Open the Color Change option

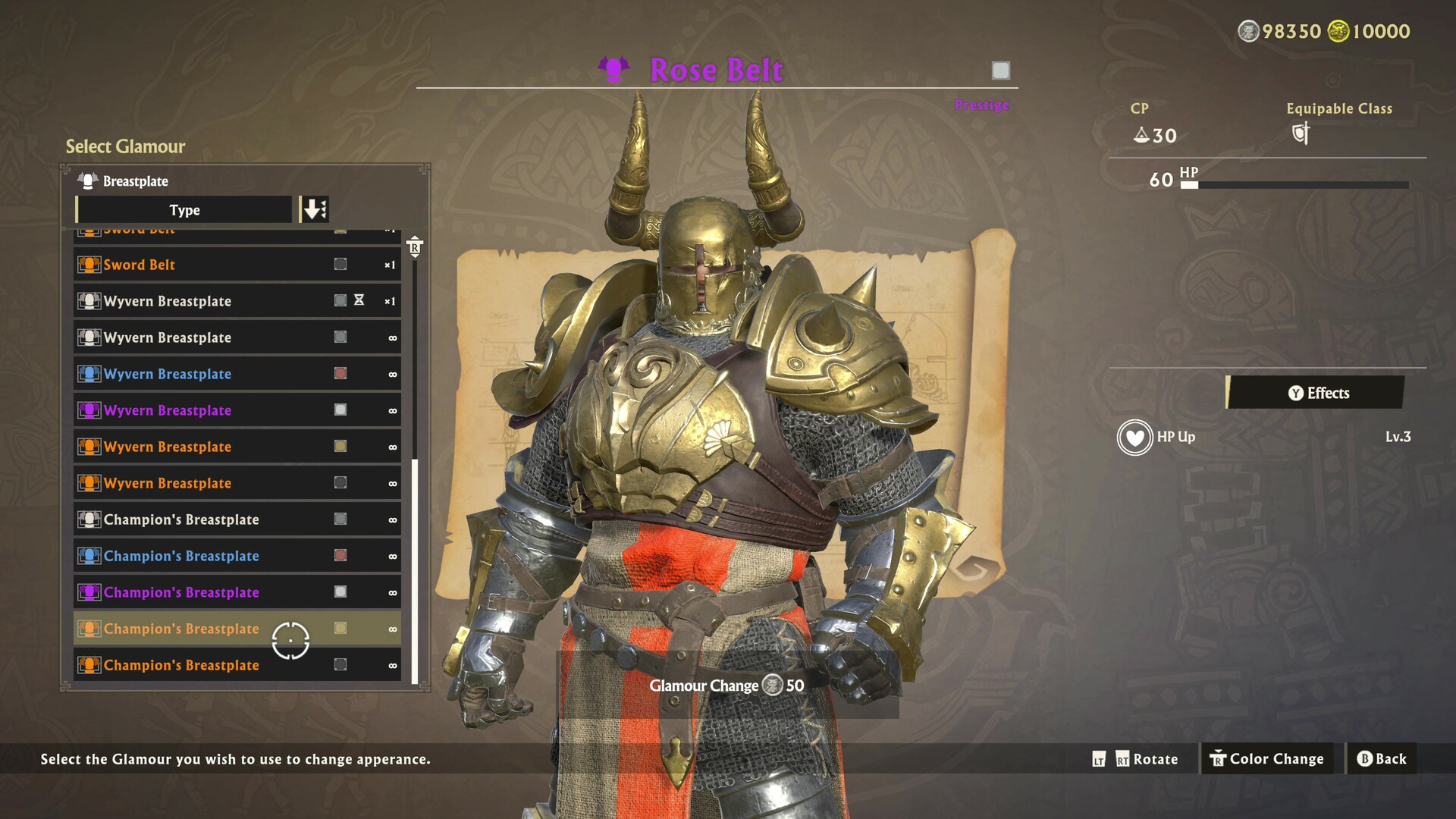[x=1266, y=759]
